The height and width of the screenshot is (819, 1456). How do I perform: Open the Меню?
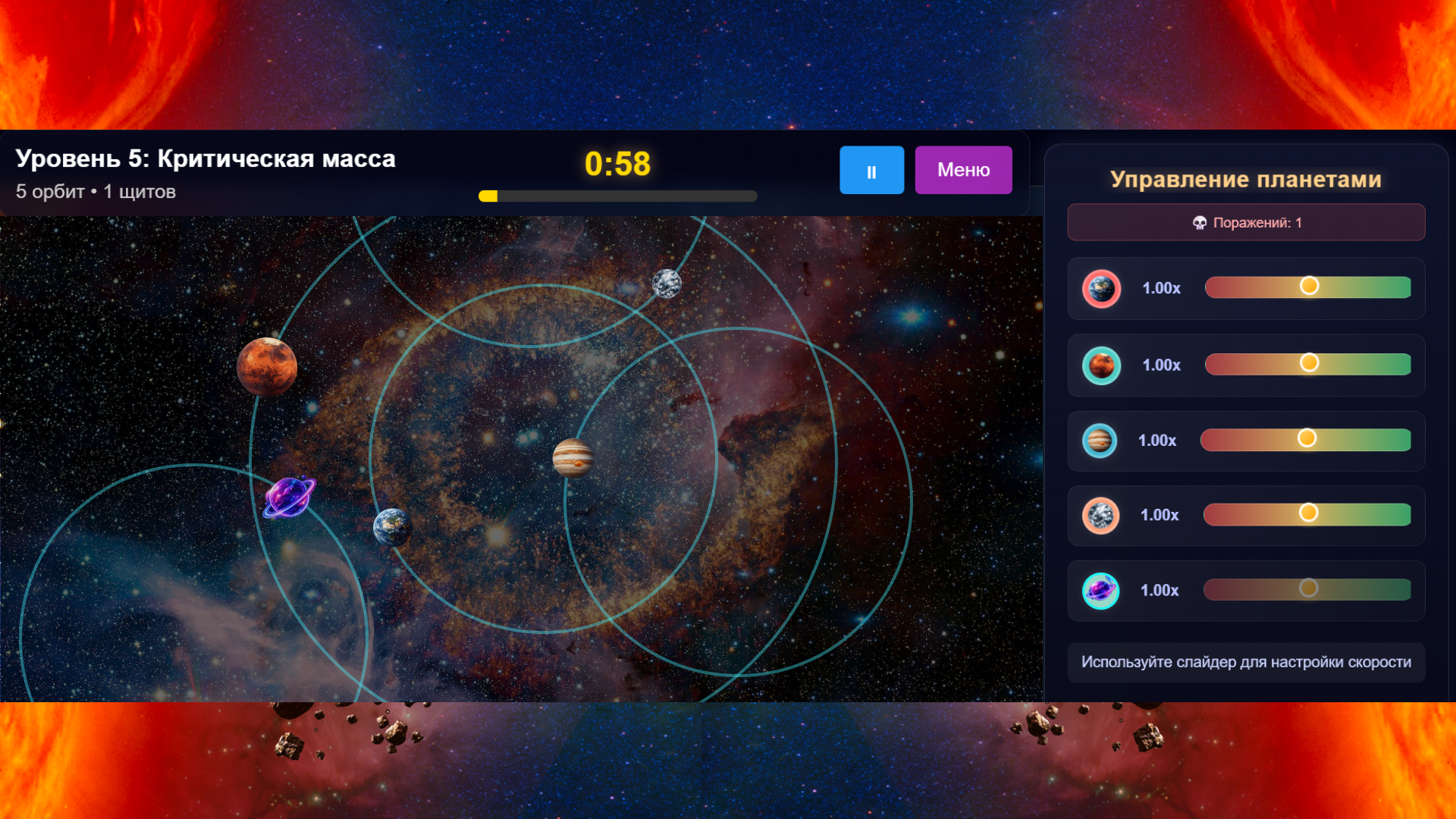[963, 170]
